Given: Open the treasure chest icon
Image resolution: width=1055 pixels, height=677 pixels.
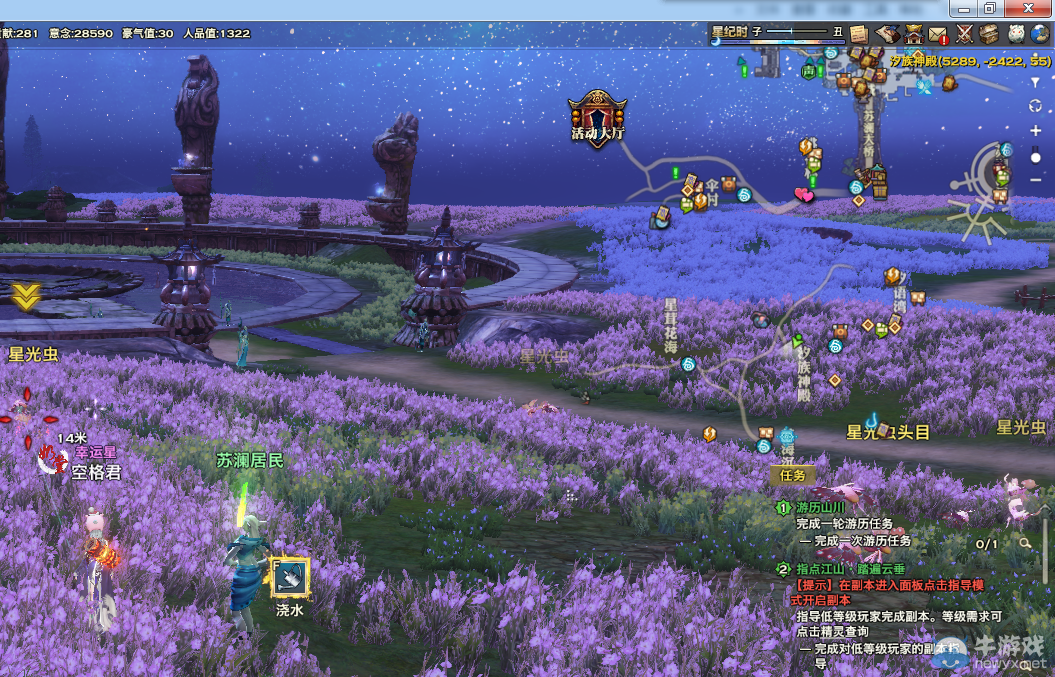Looking at the screenshot, I should click(x=989, y=34).
